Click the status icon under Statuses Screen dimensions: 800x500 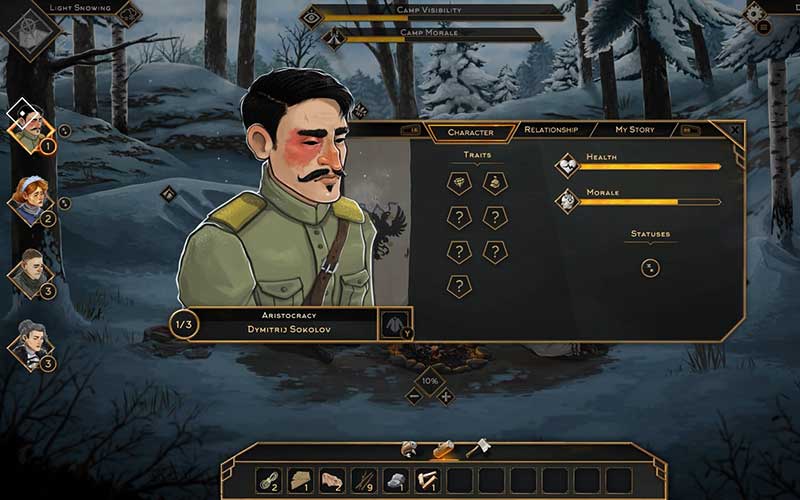tap(650, 267)
